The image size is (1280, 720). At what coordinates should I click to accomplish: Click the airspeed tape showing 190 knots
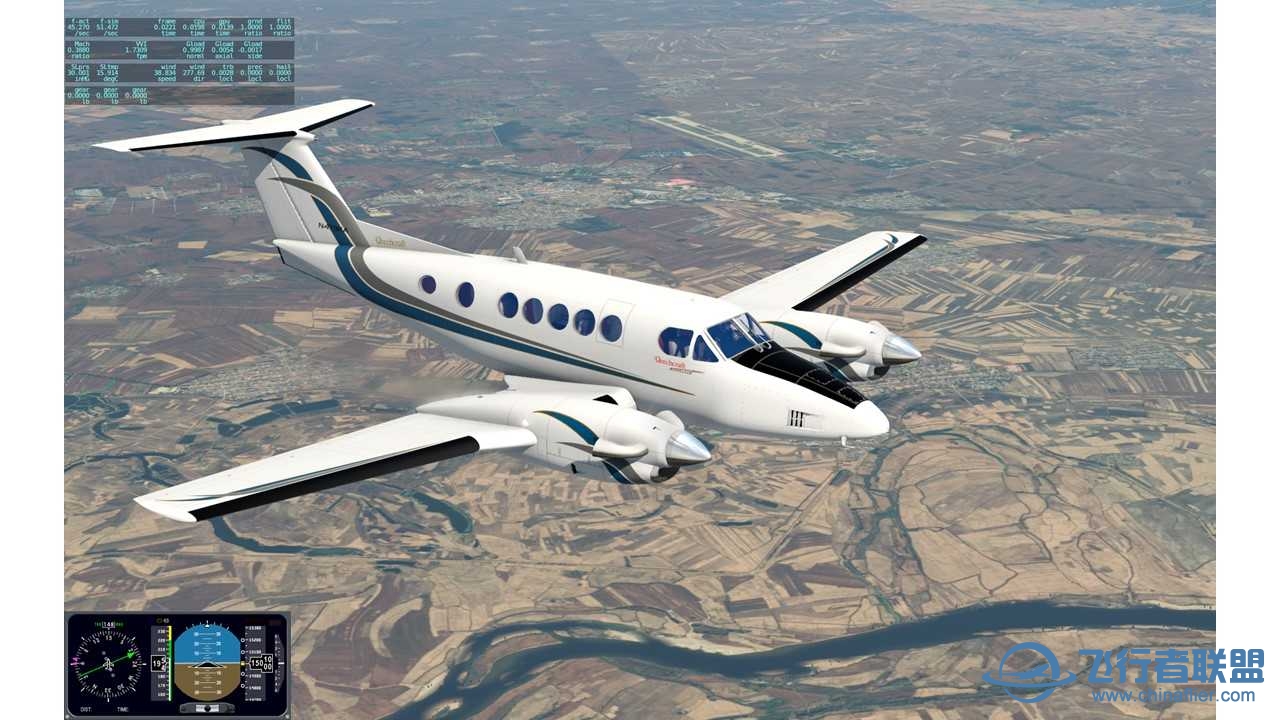tap(161, 663)
